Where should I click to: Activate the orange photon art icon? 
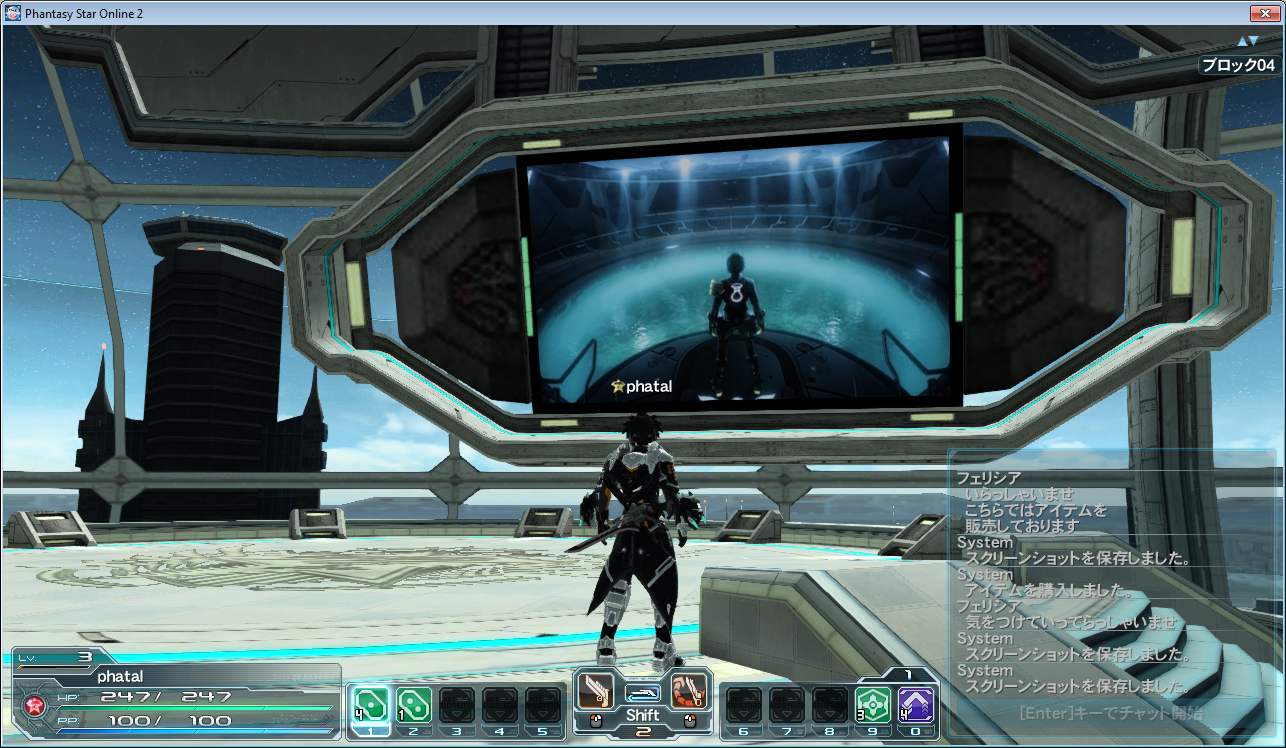point(690,691)
